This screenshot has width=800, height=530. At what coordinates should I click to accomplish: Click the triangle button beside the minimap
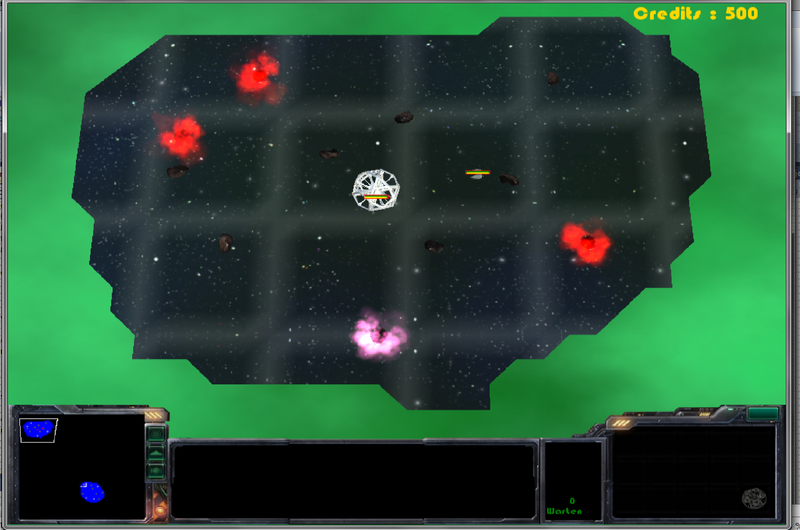click(156, 452)
